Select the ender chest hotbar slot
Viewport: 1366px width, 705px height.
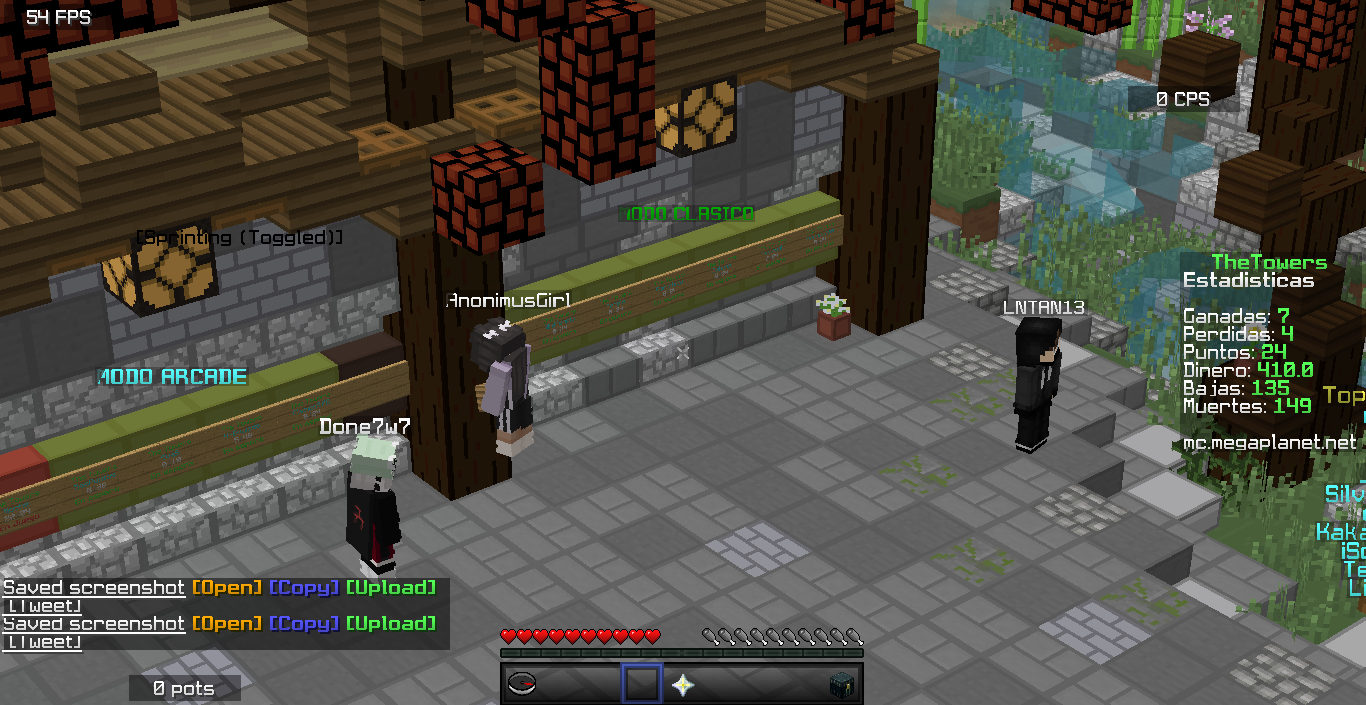click(841, 685)
